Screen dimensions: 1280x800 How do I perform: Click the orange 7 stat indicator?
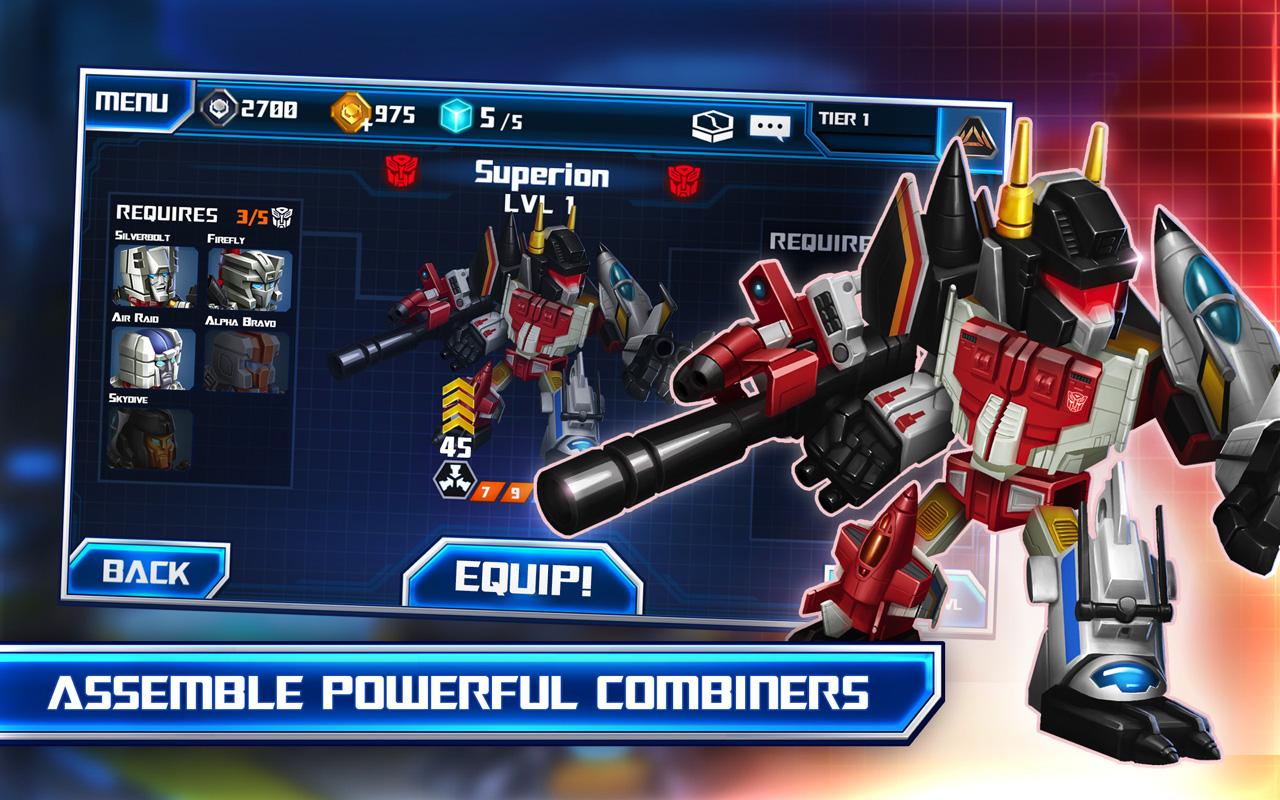coord(486,489)
